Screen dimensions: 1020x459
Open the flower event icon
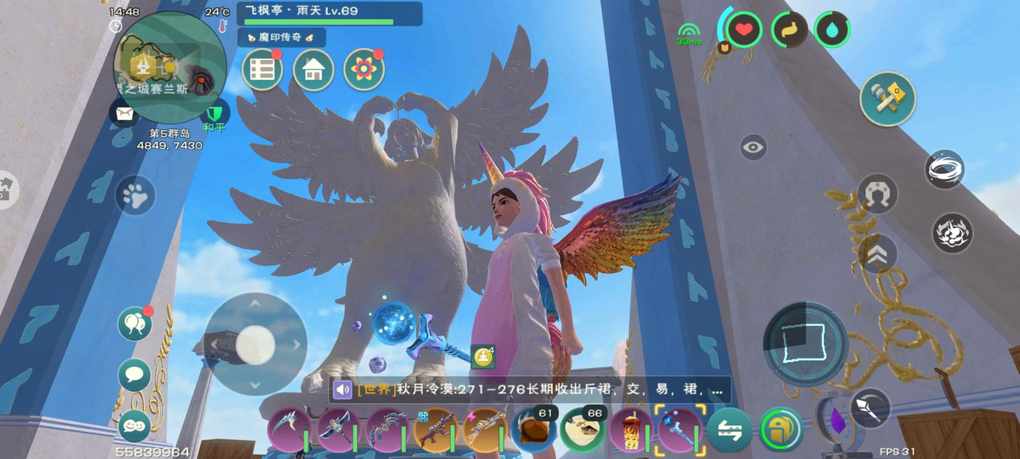tap(364, 70)
